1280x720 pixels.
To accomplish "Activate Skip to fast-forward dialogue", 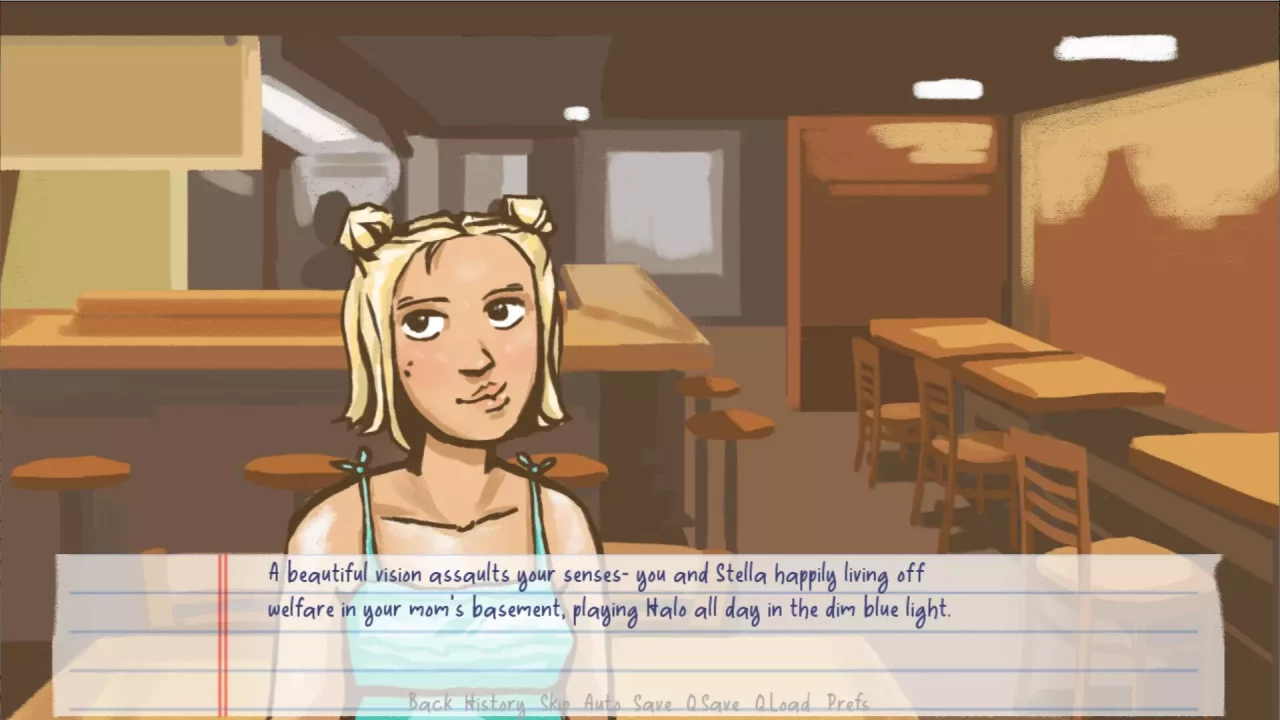I will (x=554, y=703).
